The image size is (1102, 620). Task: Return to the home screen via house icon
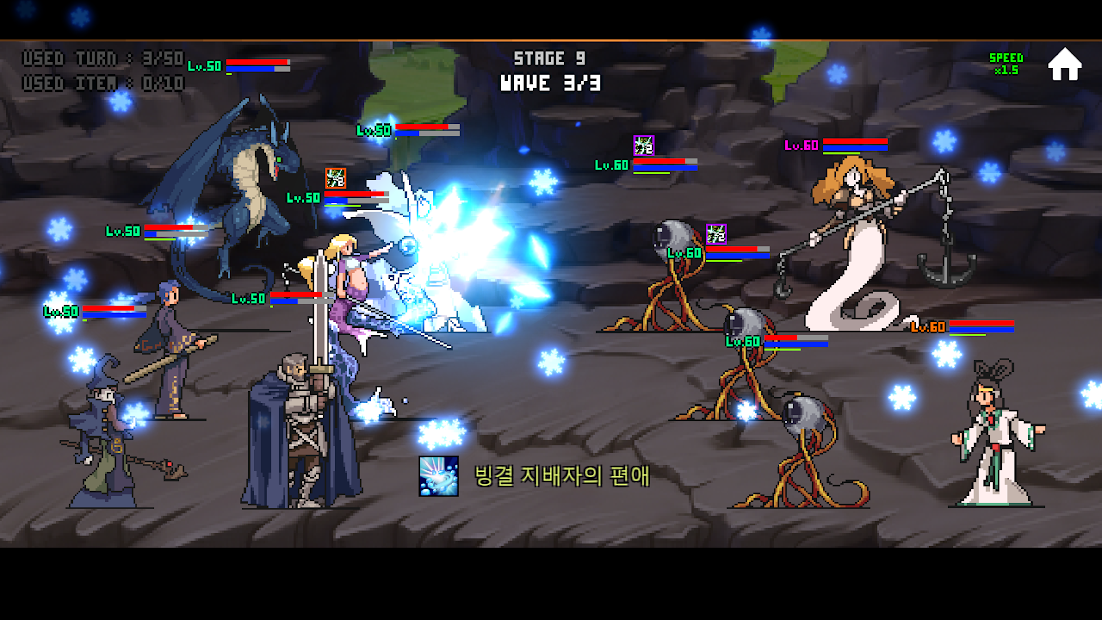(1064, 64)
